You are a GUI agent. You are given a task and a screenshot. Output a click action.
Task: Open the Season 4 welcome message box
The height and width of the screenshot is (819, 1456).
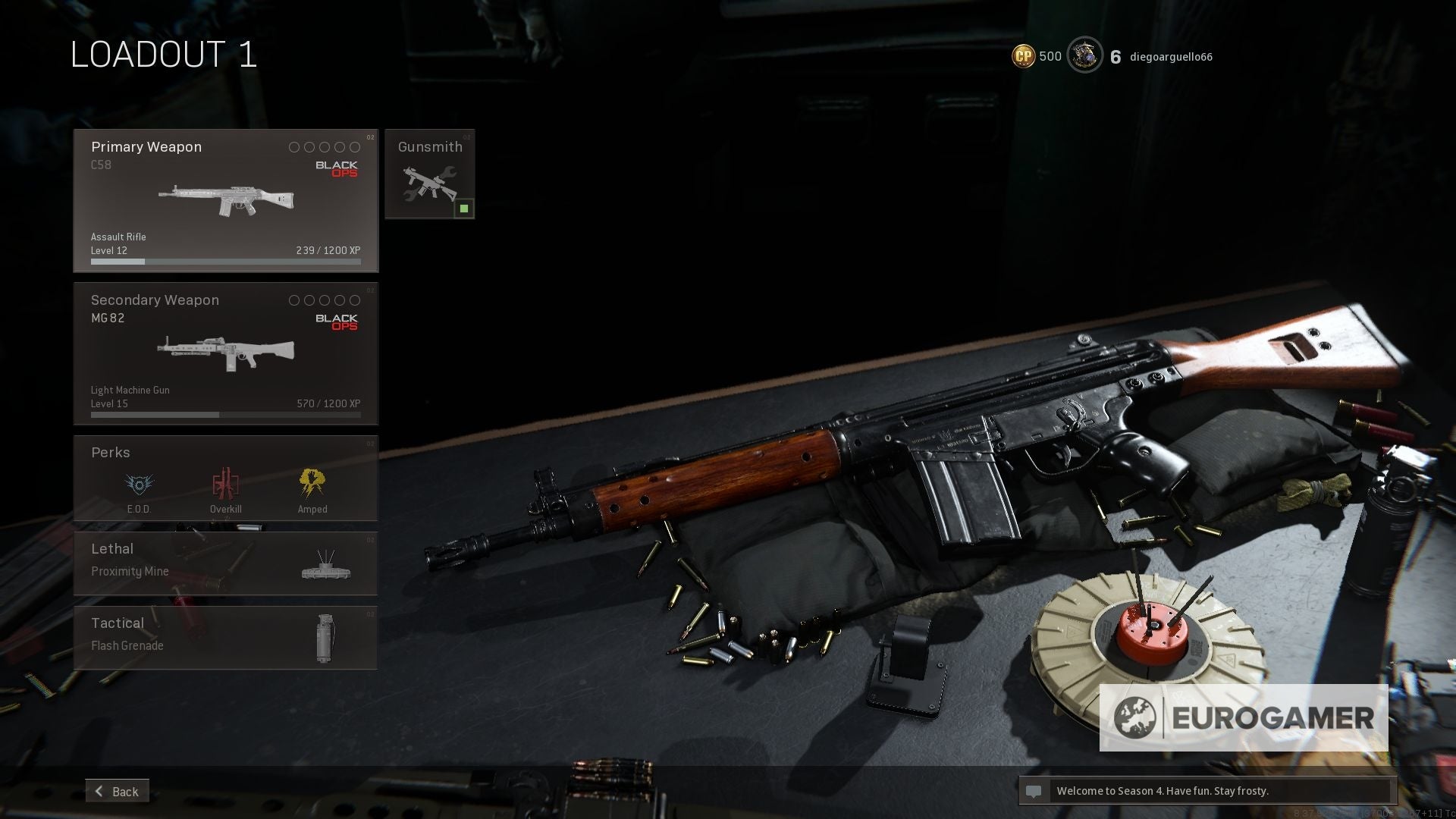coord(1207,791)
